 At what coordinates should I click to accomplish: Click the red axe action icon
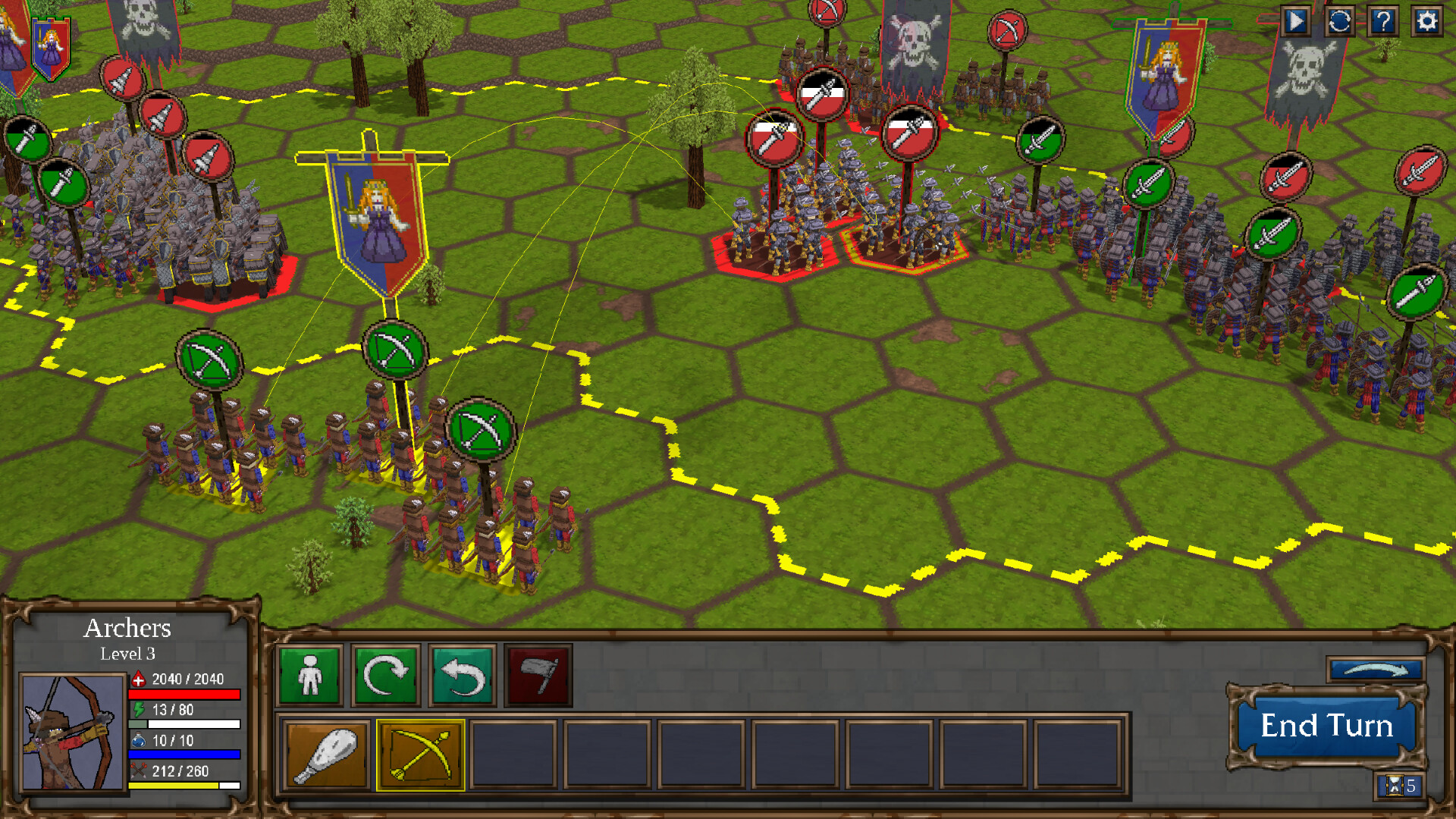(x=539, y=677)
